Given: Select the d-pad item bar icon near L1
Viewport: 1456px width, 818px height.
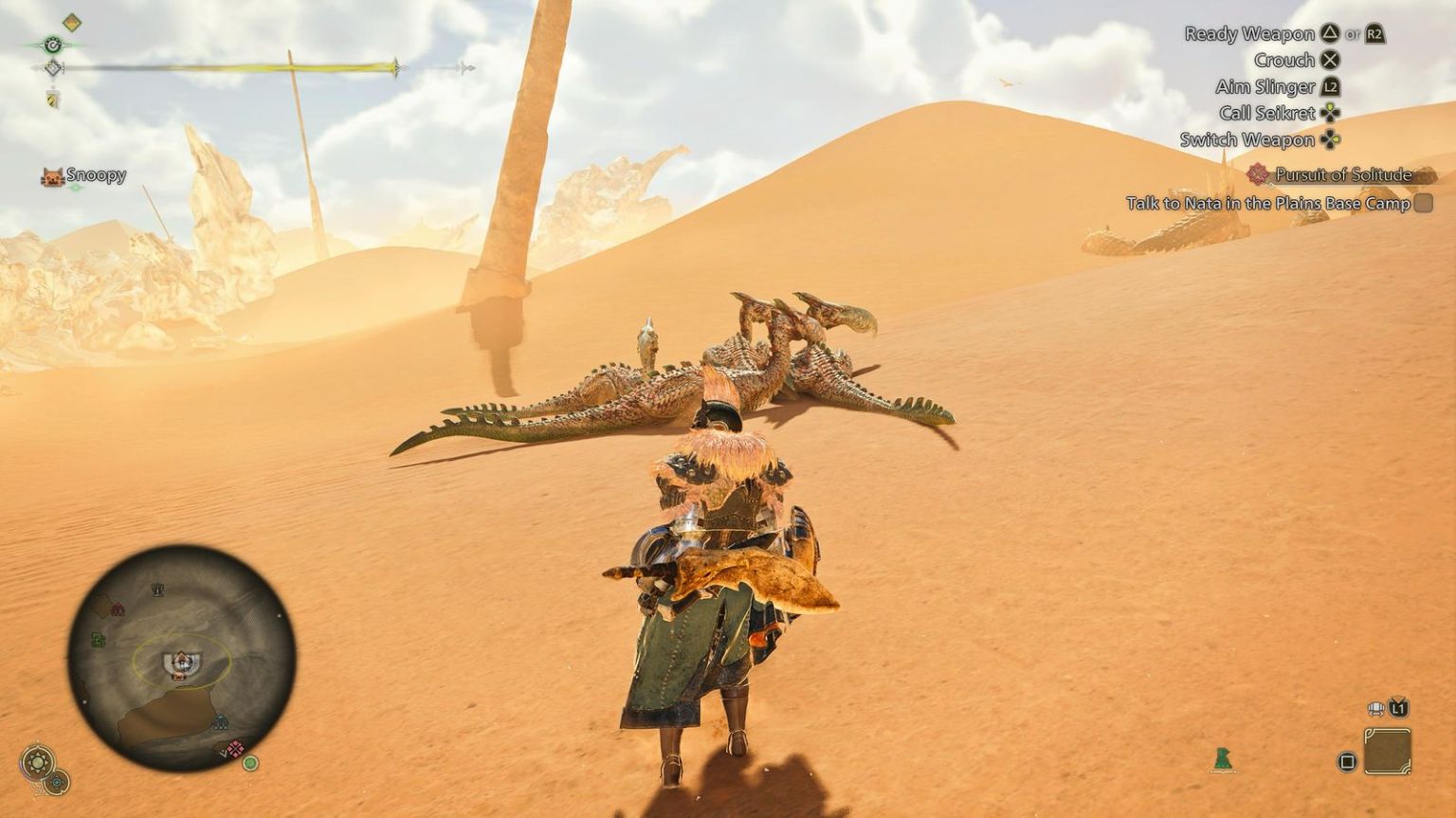Looking at the screenshot, I should 1375,708.
